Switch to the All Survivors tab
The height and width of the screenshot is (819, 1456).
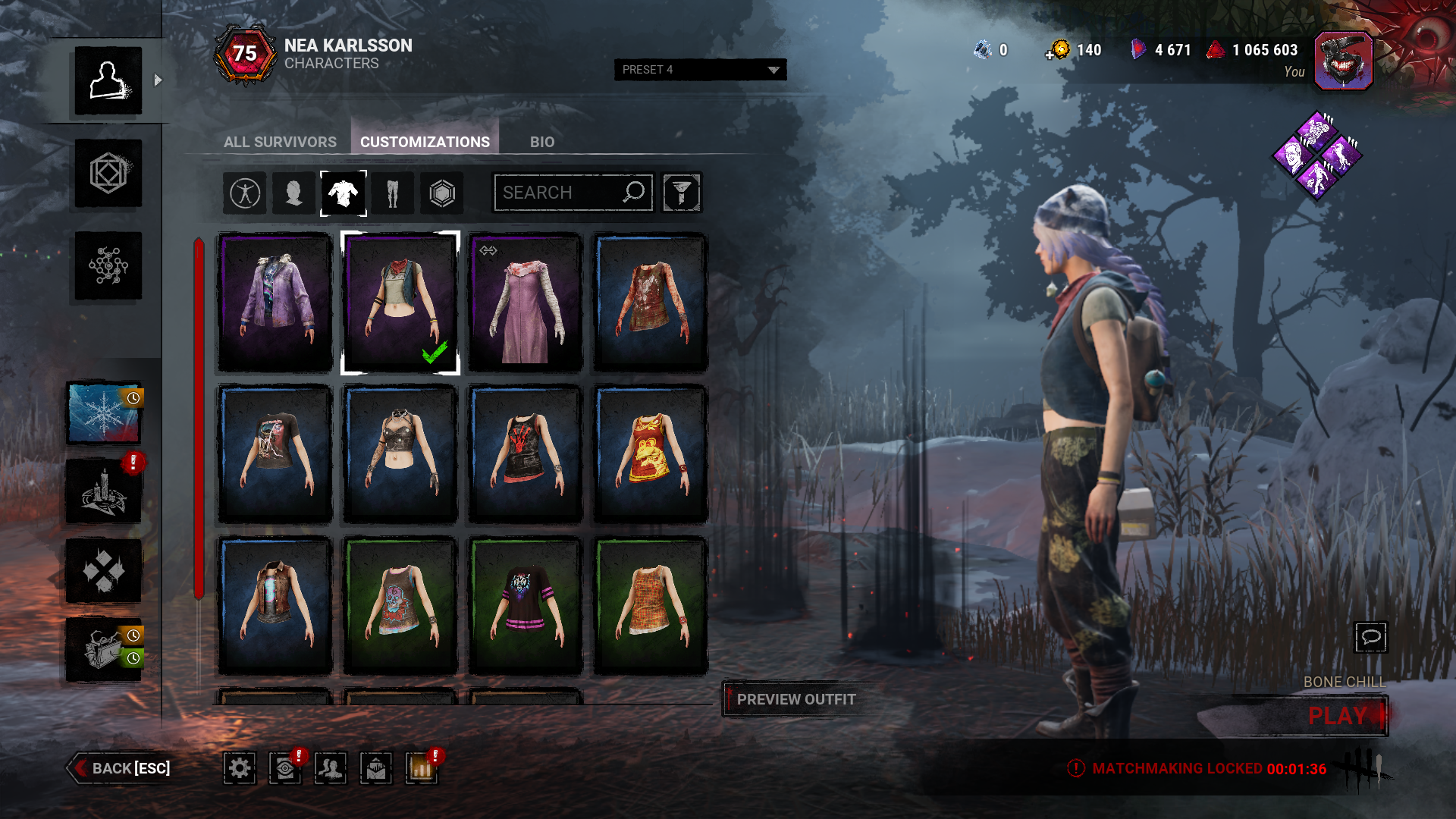point(280,142)
